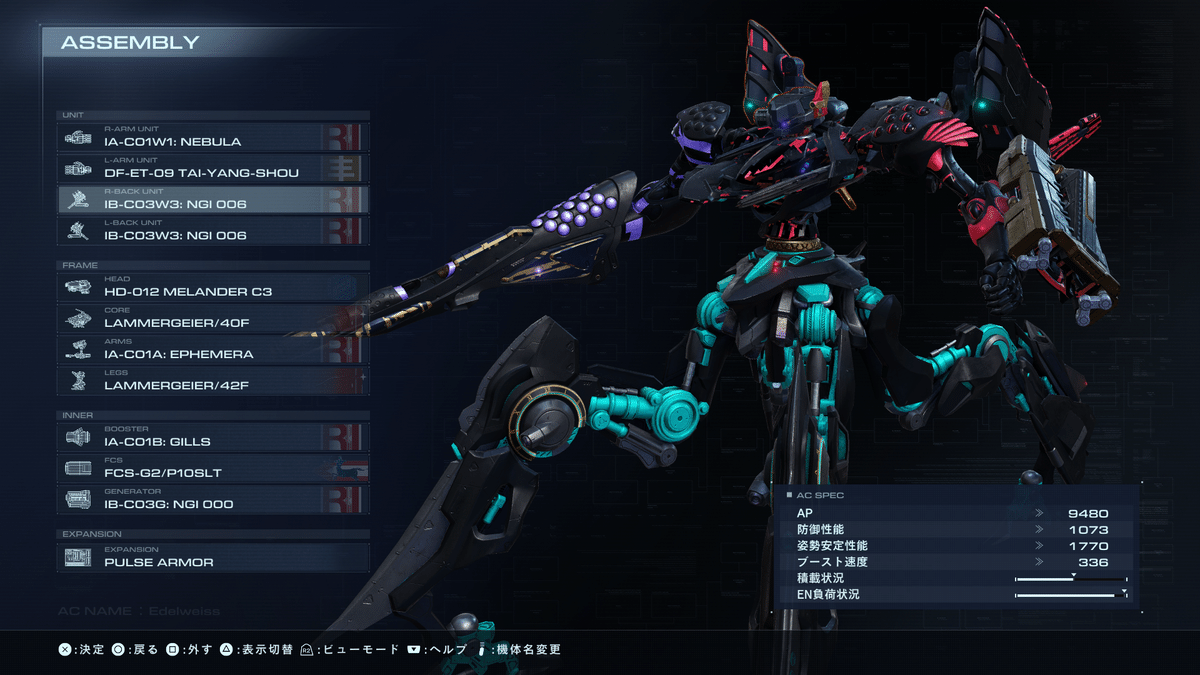Choose the Pulse Armor expansion slot
Viewport: 1200px width, 675px height.
213,557
